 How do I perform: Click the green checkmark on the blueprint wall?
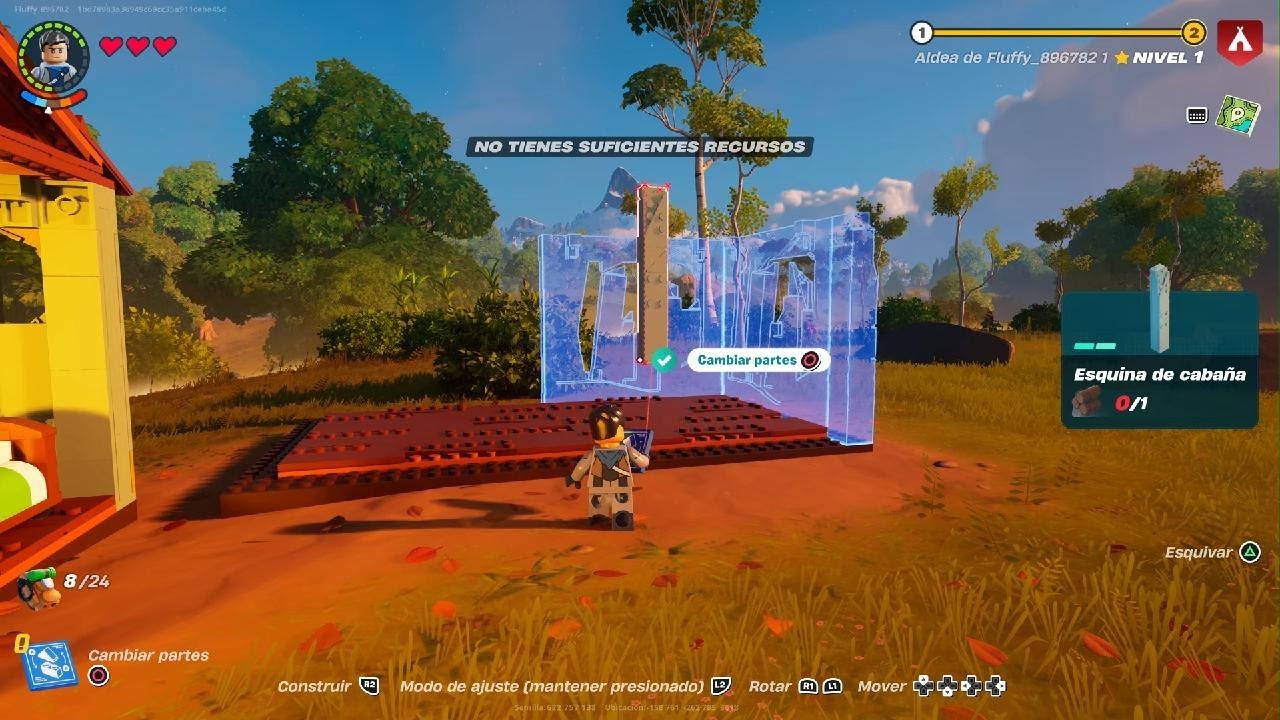(663, 360)
